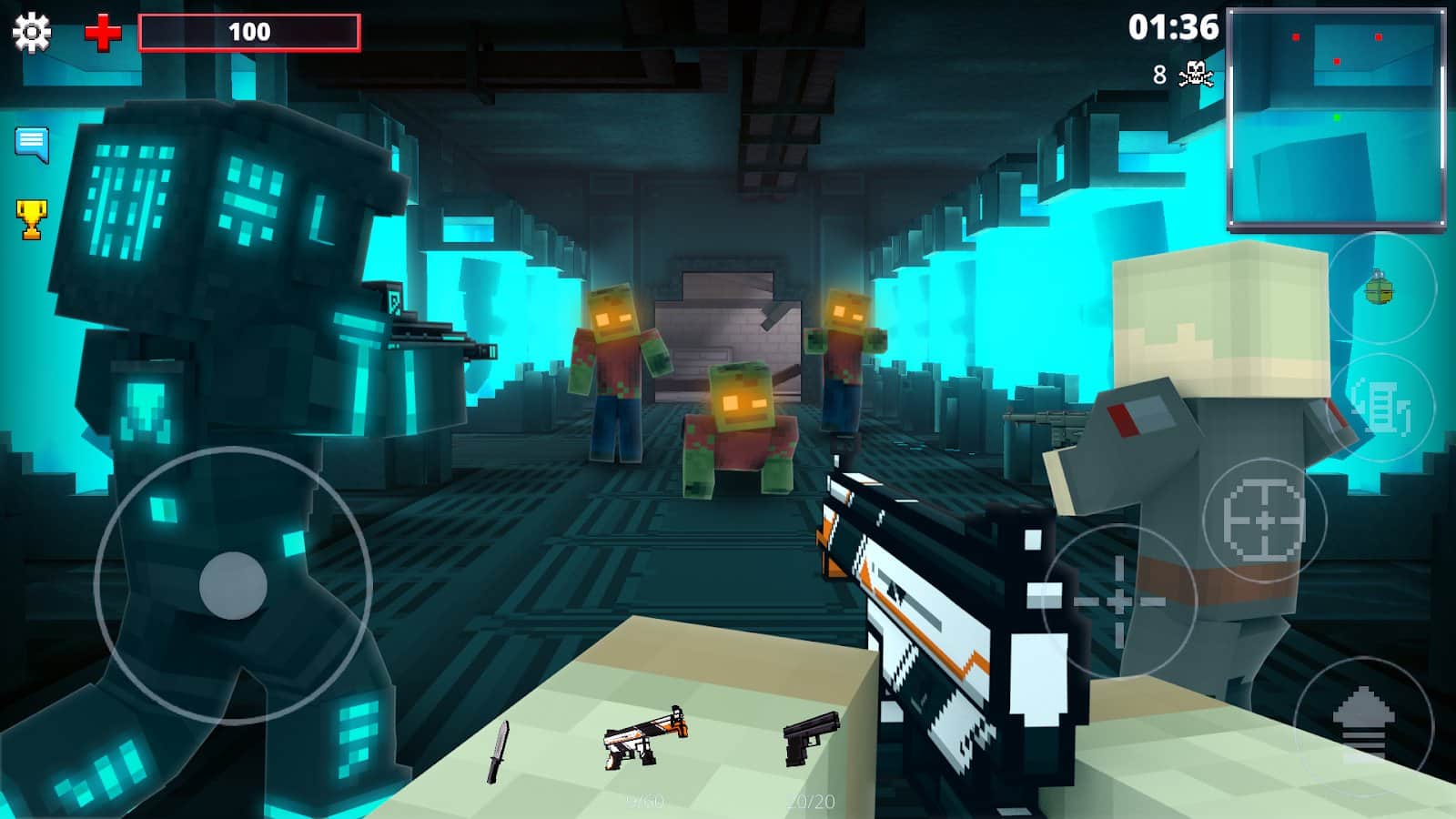Open the chat bubble
This screenshot has width=1456, height=819.
(x=32, y=143)
